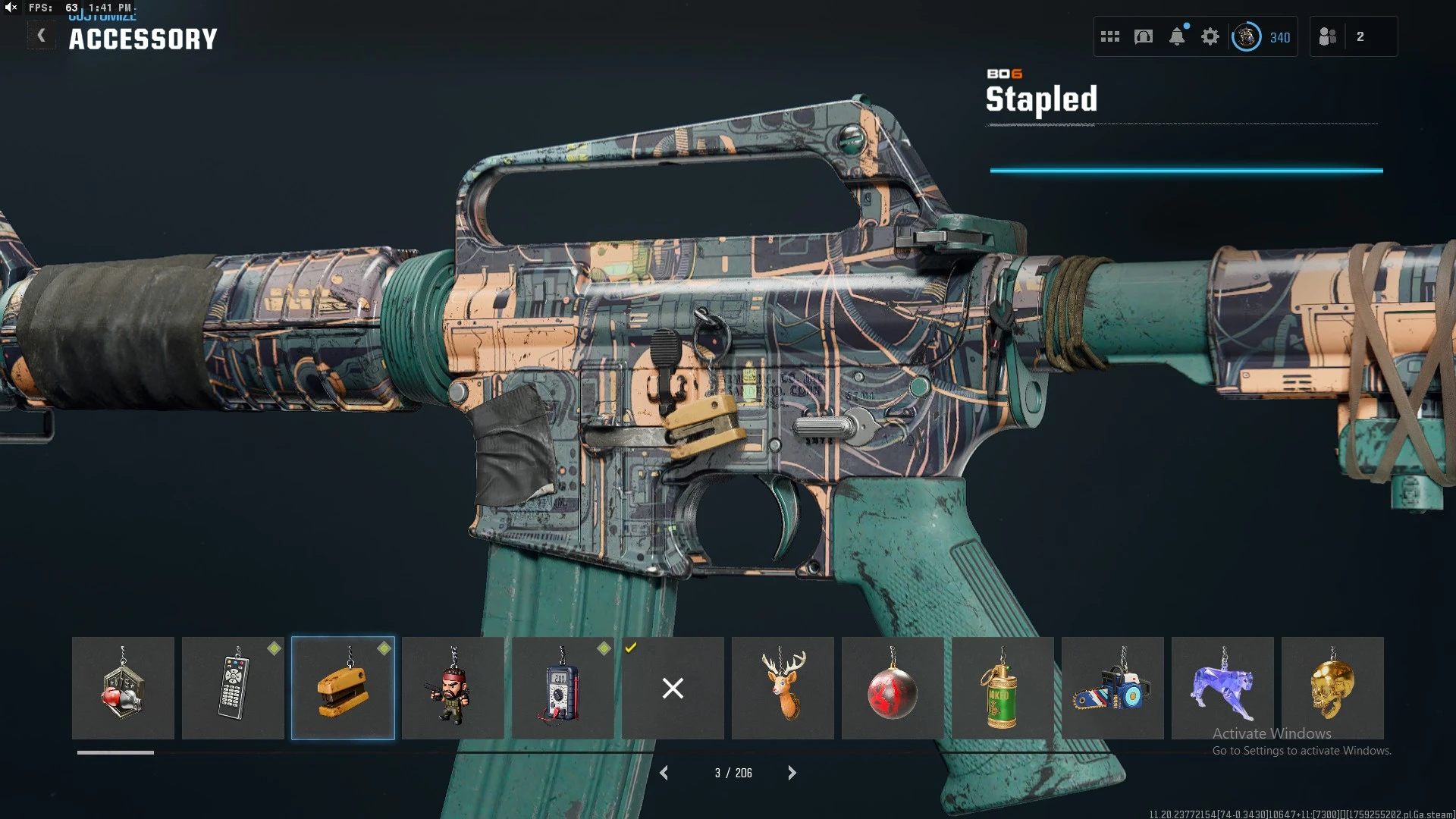This screenshot has height=819, width=1456.
Task: Select the blue crystal panther charm
Action: click(x=1222, y=688)
